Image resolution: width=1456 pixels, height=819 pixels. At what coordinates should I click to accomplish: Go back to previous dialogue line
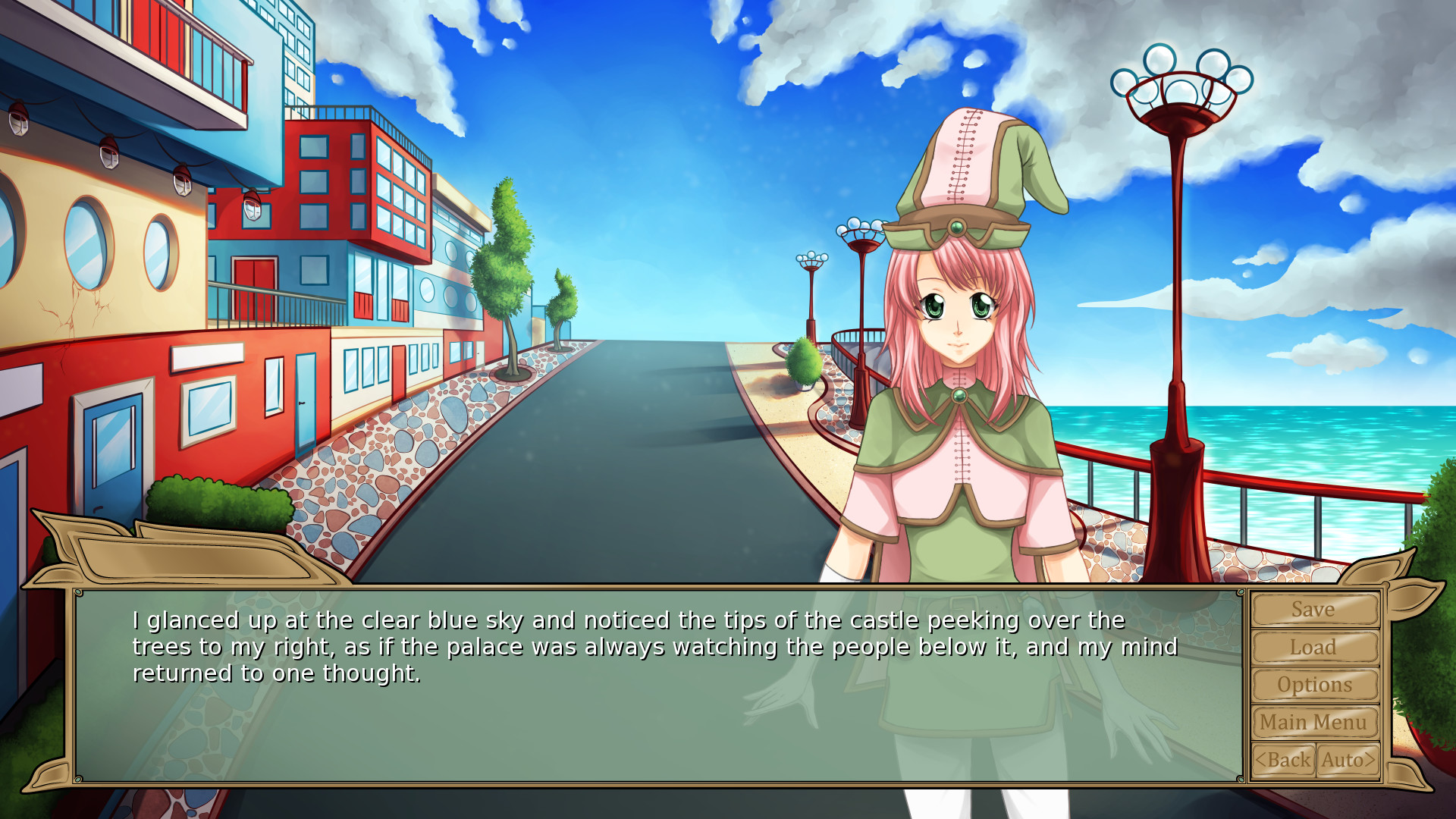(x=1283, y=760)
